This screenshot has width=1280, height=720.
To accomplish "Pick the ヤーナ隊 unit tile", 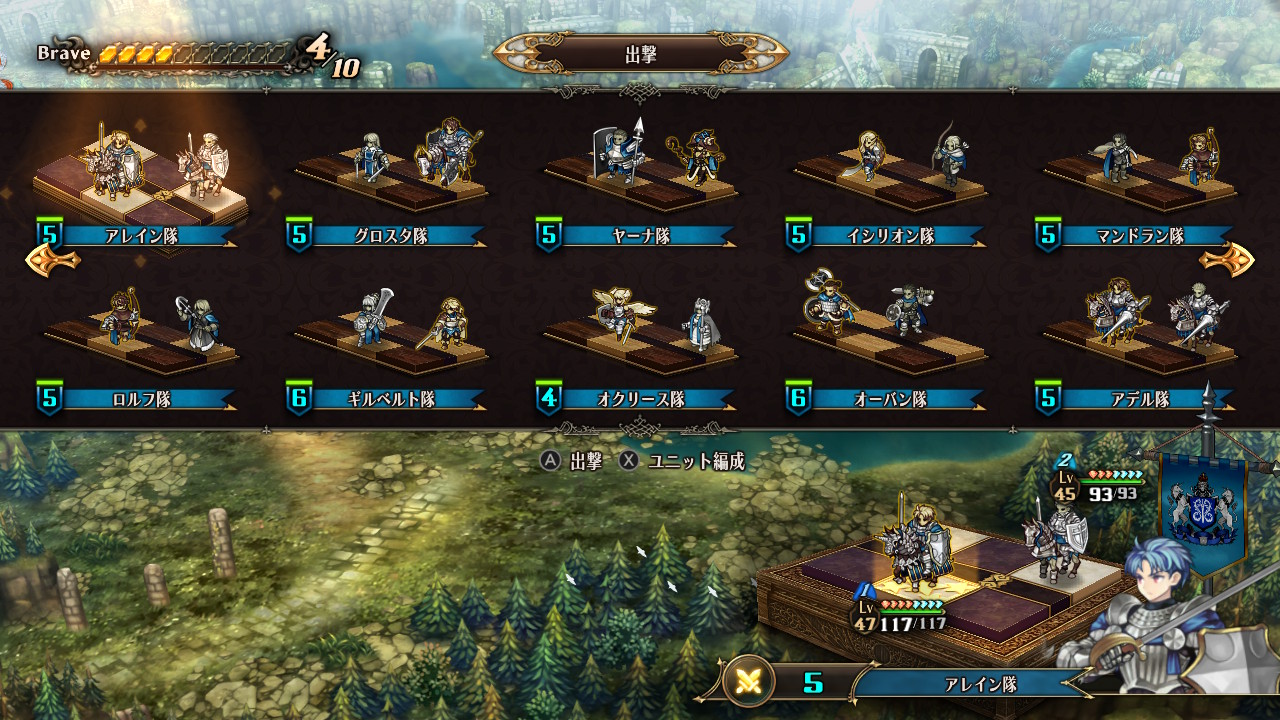I will (x=639, y=185).
